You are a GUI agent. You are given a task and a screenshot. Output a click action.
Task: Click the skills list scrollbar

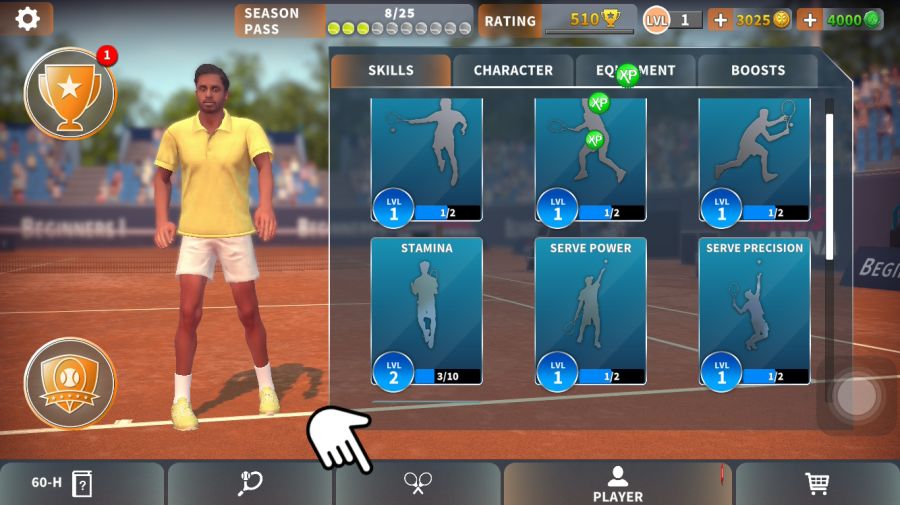[829, 180]
